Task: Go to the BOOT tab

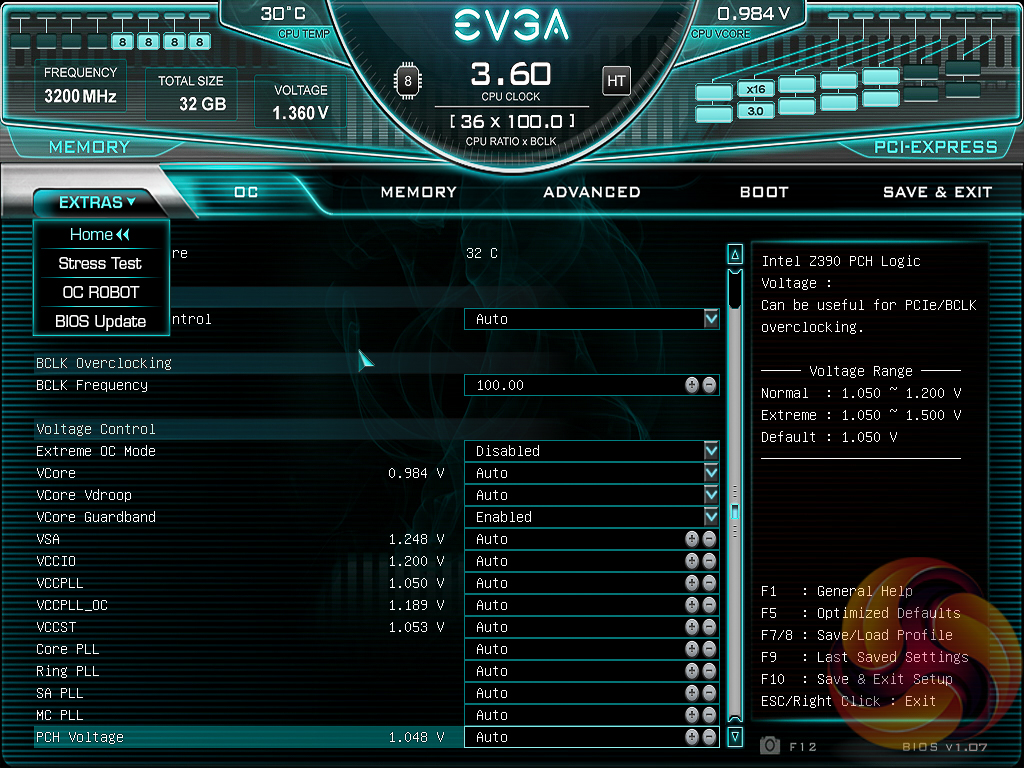Action: point(764,192)
